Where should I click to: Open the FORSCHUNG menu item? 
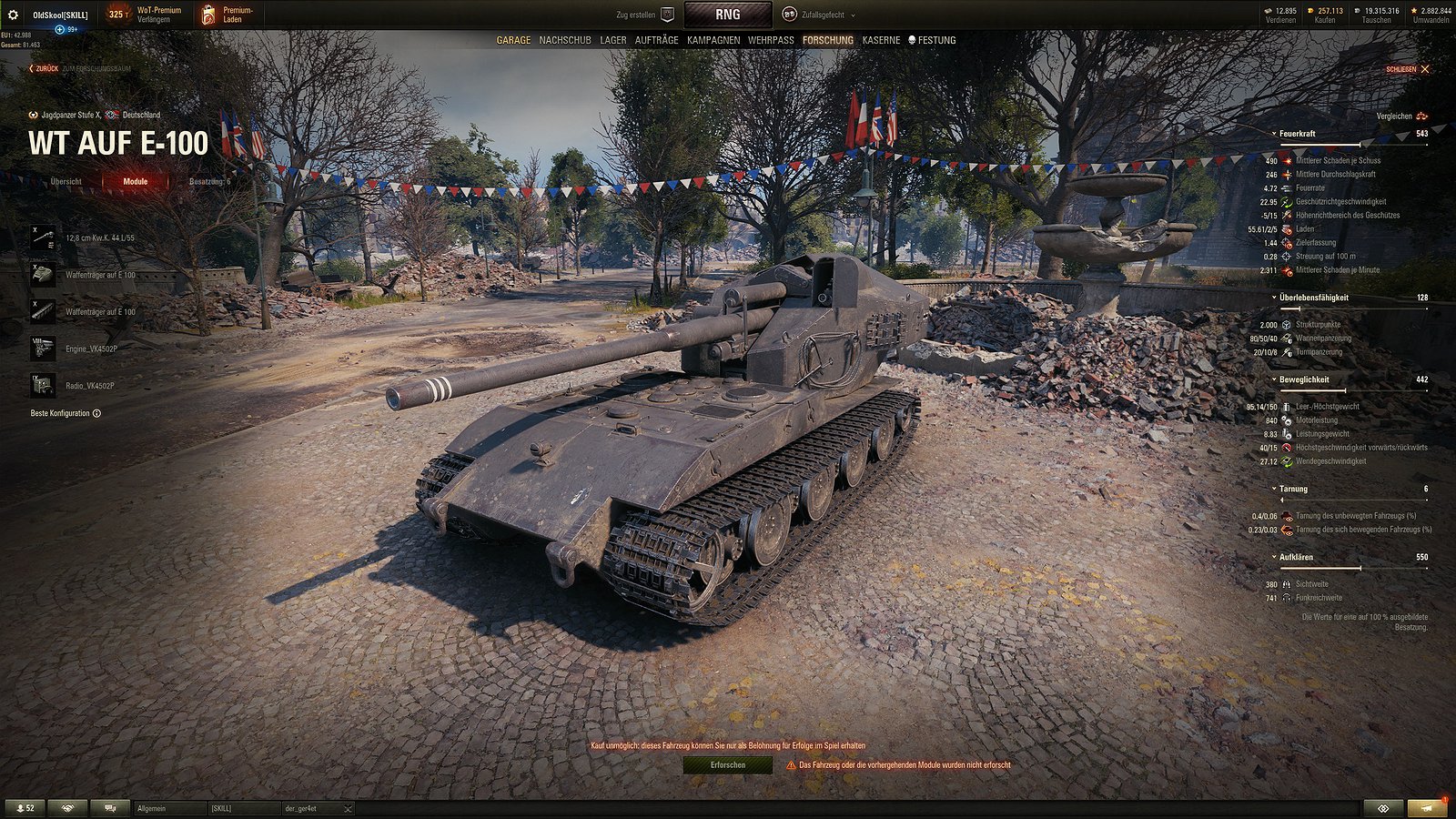(x=827, y=40)
